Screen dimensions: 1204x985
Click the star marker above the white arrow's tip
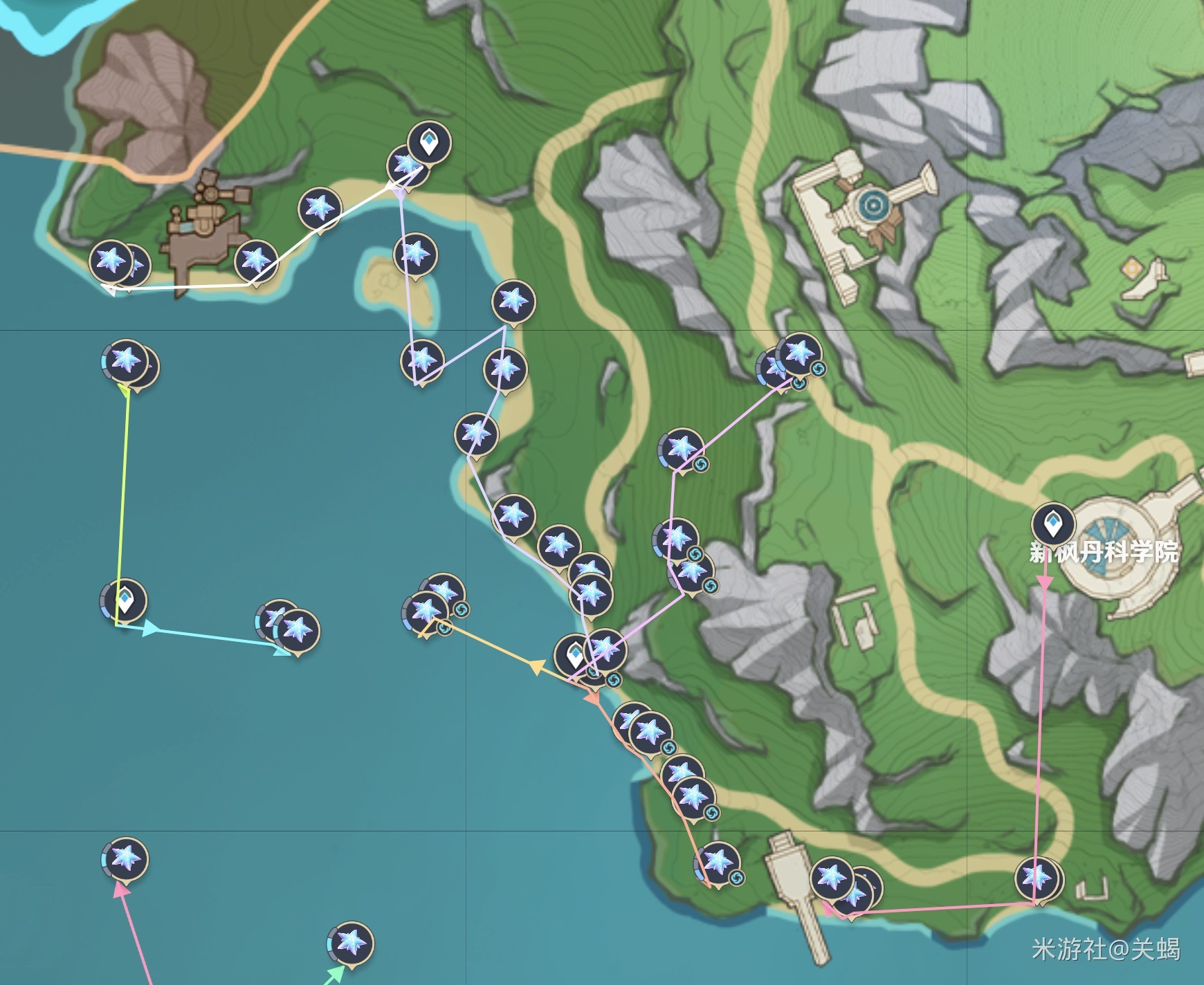[111, 261]
